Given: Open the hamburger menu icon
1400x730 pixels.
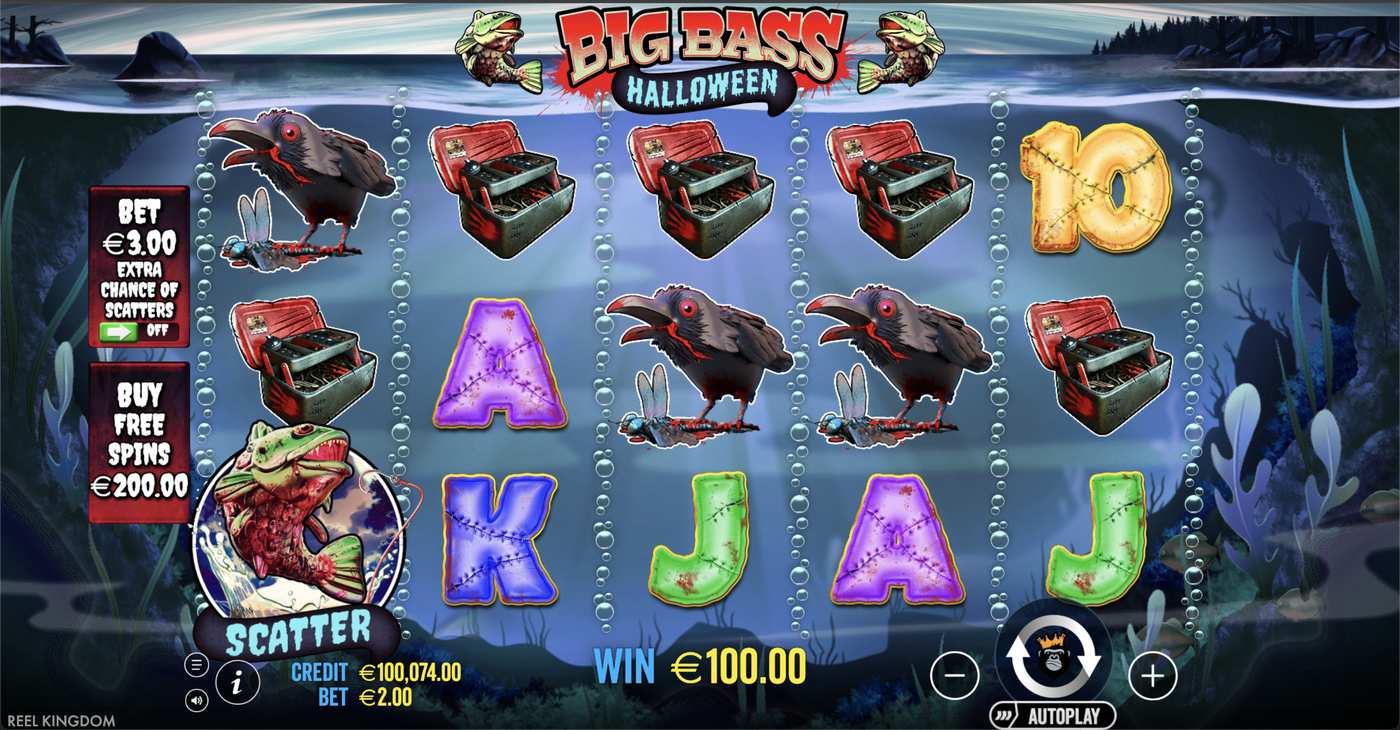Looking at the screenshot, I should point(197,664).
